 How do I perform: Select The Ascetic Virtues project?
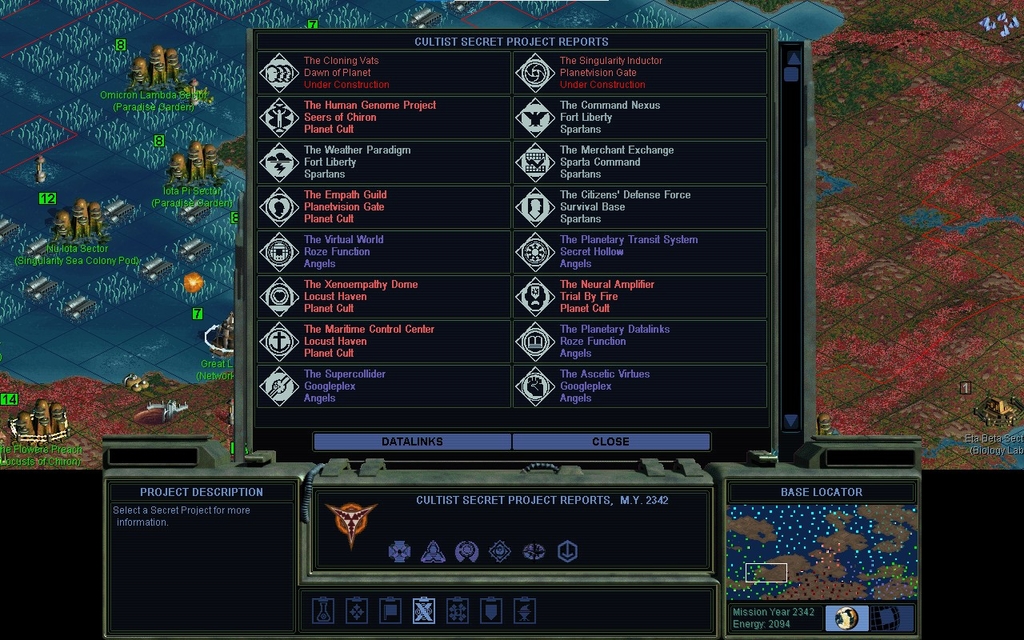(x=640, y=386)
